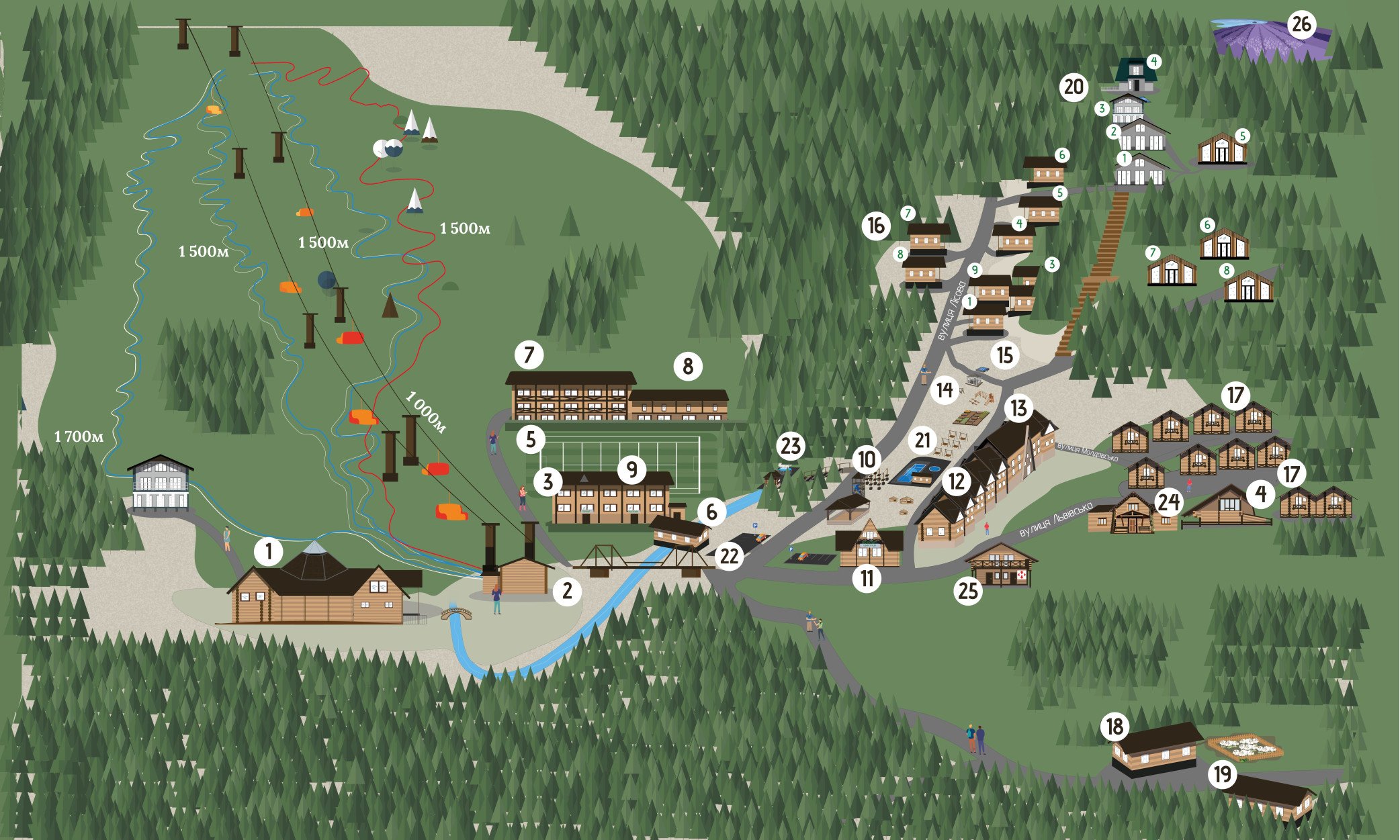1400x840 pixels.
Task: Click the number 24 marker
Action: point(1169,502)
